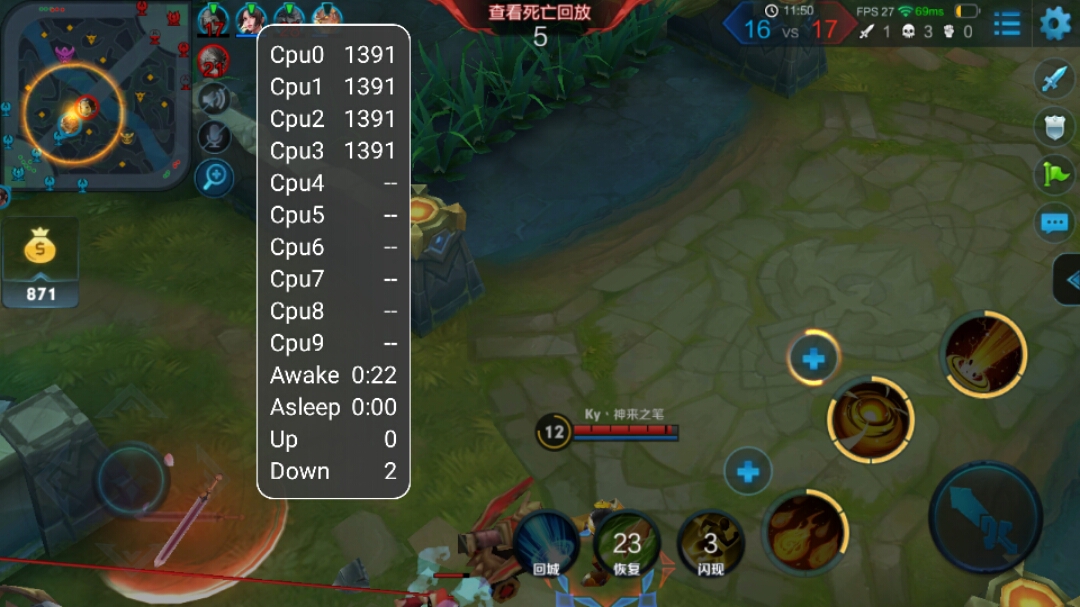
Task: Tap the basic attack sword button
Action: (985, 518)
